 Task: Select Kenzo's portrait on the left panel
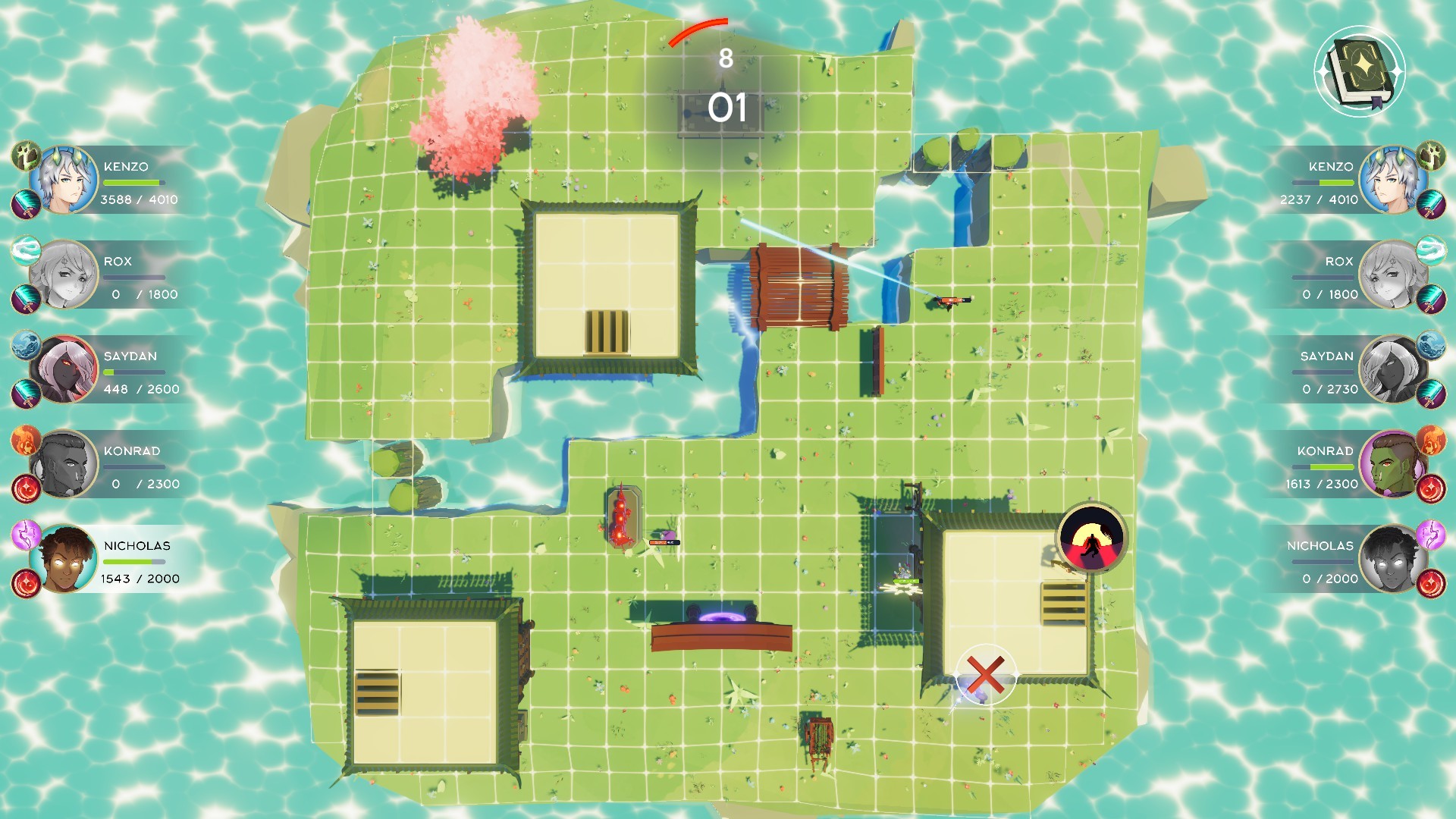click(x=70, y=180)
